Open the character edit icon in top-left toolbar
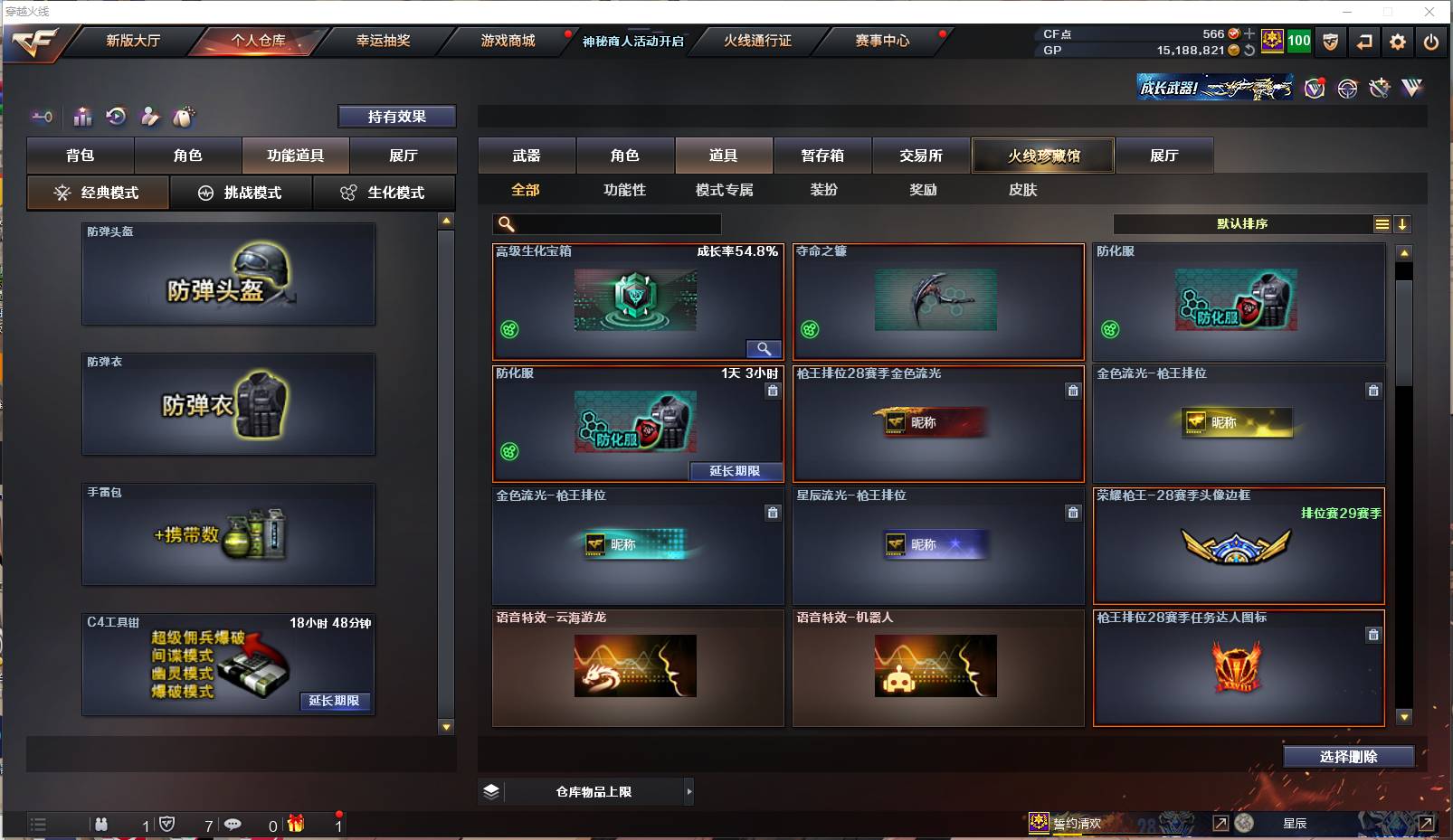This screenshot has width=1453, height=840. (150, 117)
